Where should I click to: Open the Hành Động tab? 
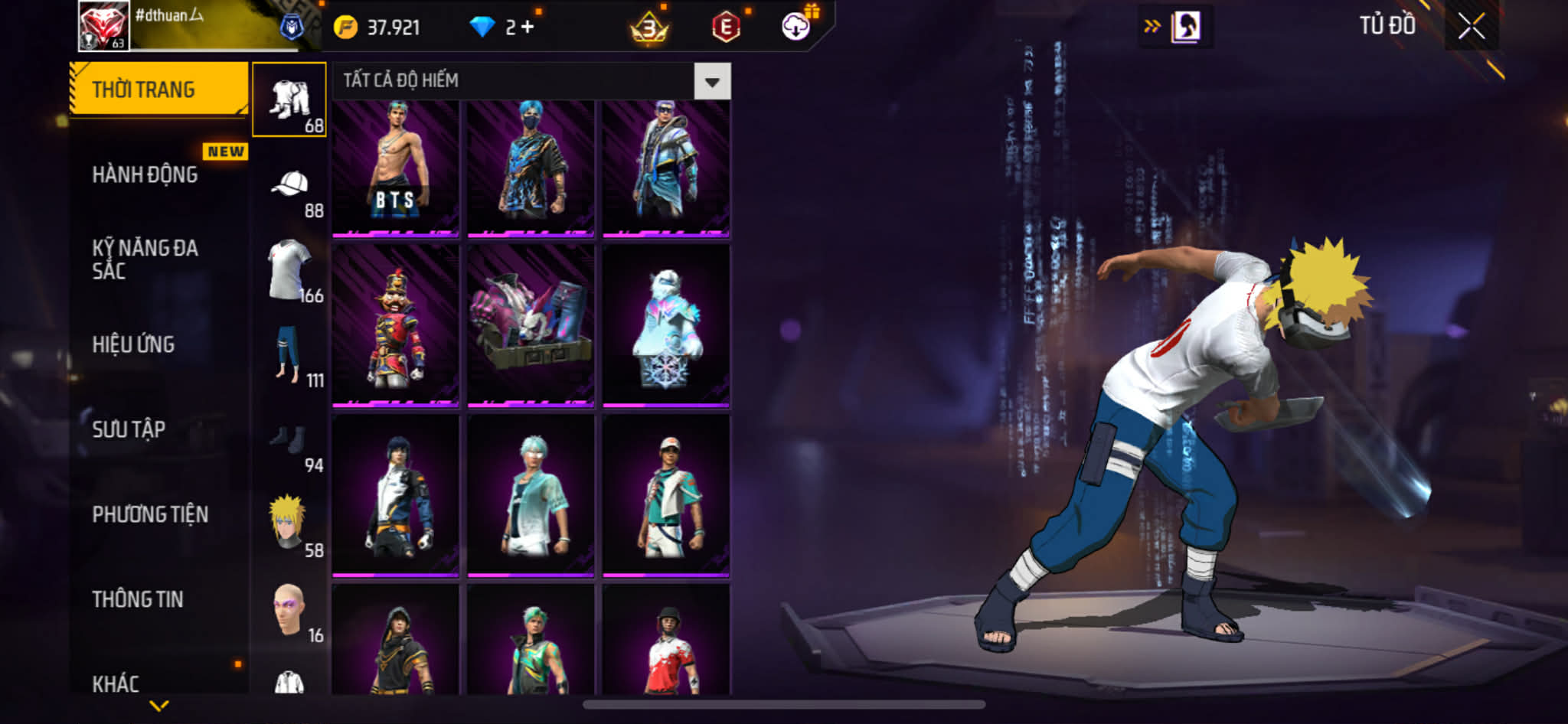pyautogui.click(x=145, y=174)
